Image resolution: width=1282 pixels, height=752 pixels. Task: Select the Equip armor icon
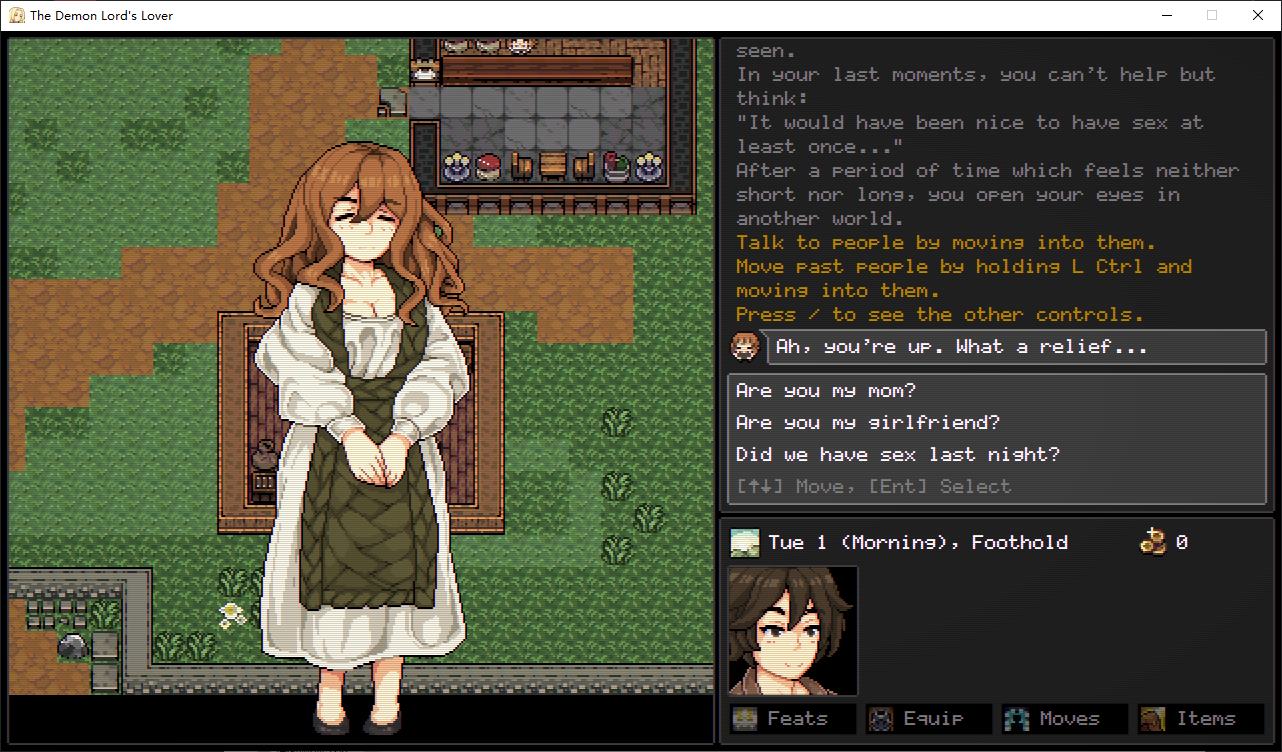point(879,718)
